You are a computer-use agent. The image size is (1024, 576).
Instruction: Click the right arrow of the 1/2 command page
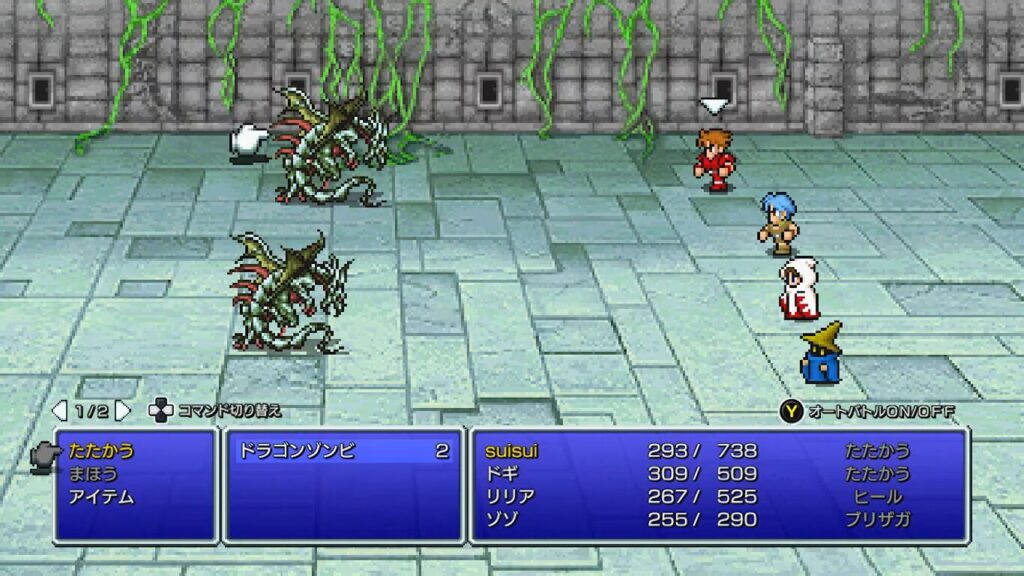123,411
